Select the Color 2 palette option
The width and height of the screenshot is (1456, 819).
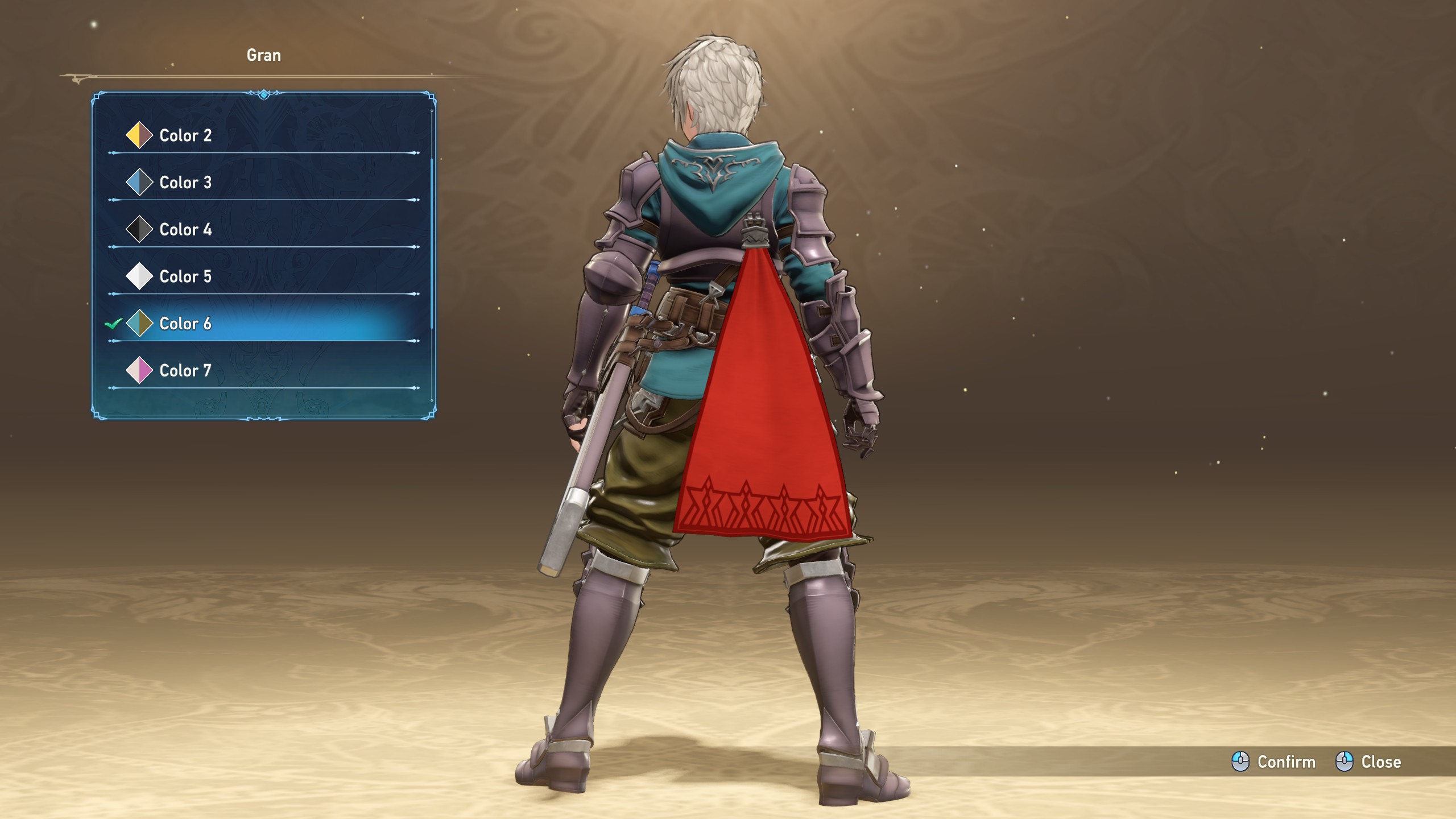tap(185, 135)
